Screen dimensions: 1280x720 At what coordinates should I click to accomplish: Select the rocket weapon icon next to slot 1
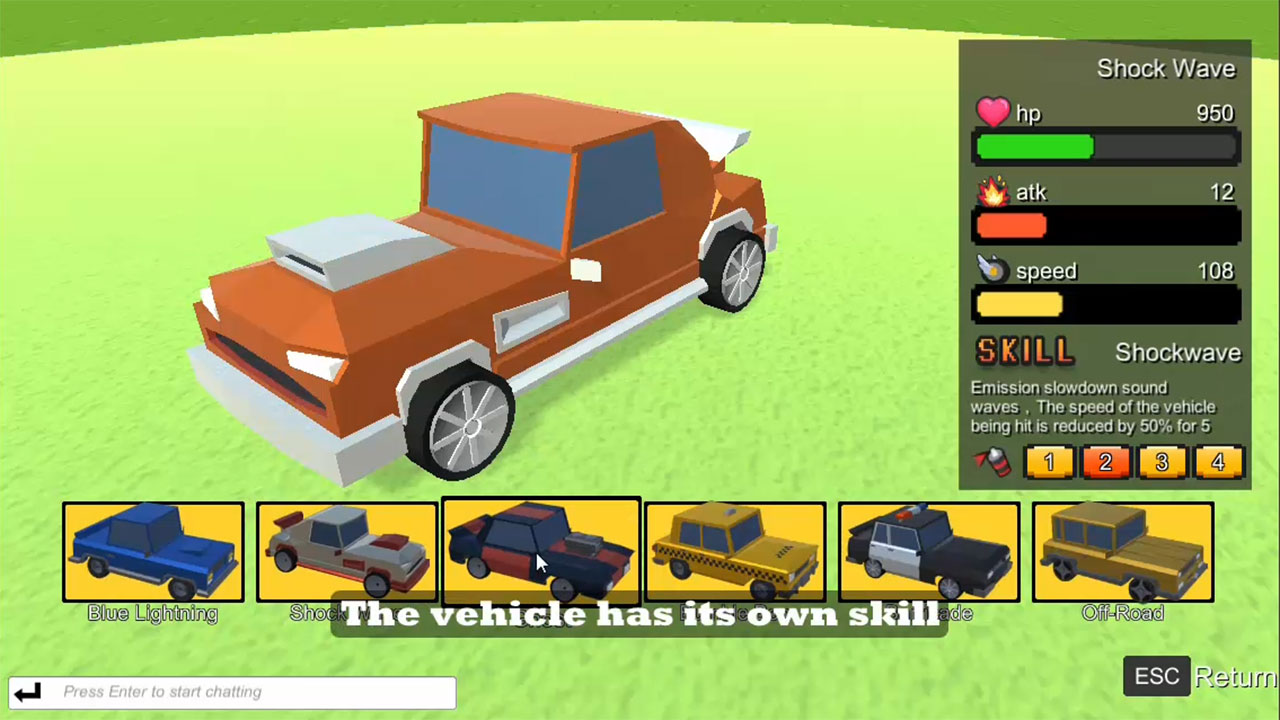(992, 461)
